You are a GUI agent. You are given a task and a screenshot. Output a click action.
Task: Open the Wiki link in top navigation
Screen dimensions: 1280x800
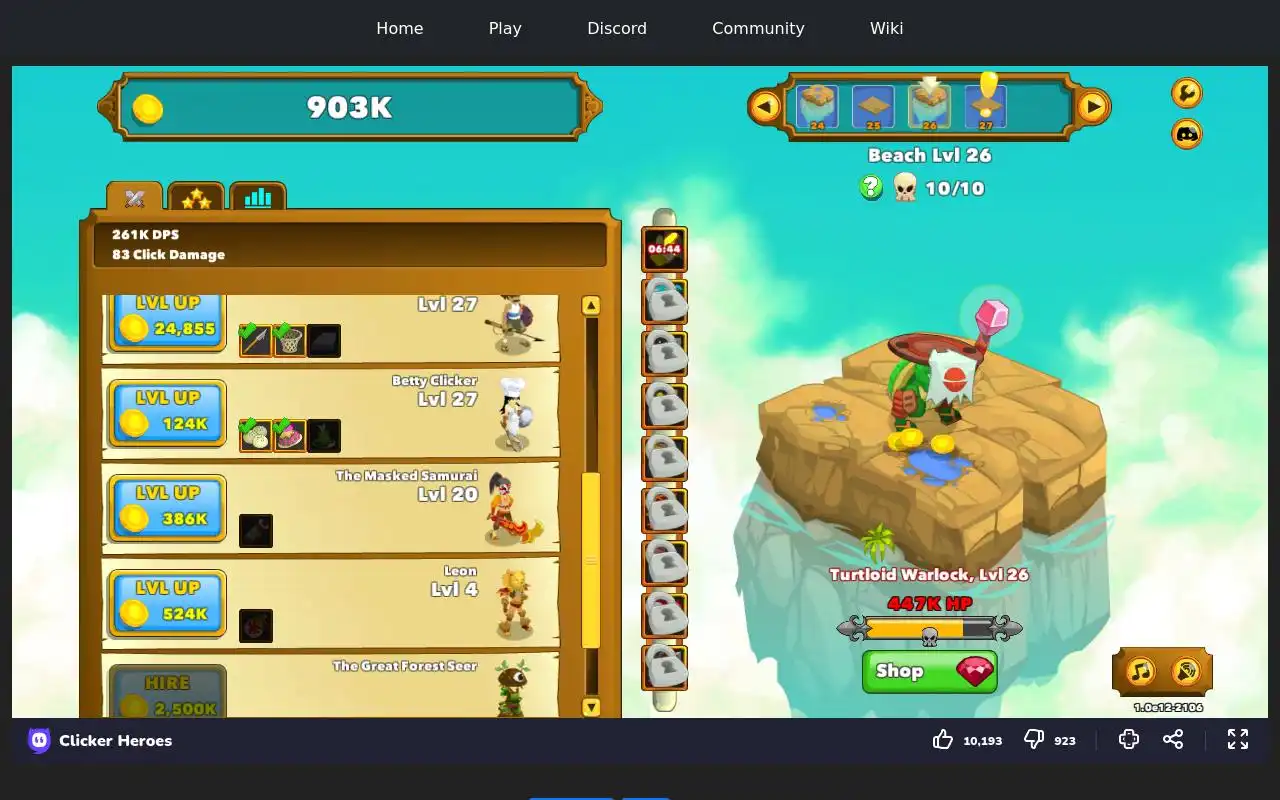[886, 28]
